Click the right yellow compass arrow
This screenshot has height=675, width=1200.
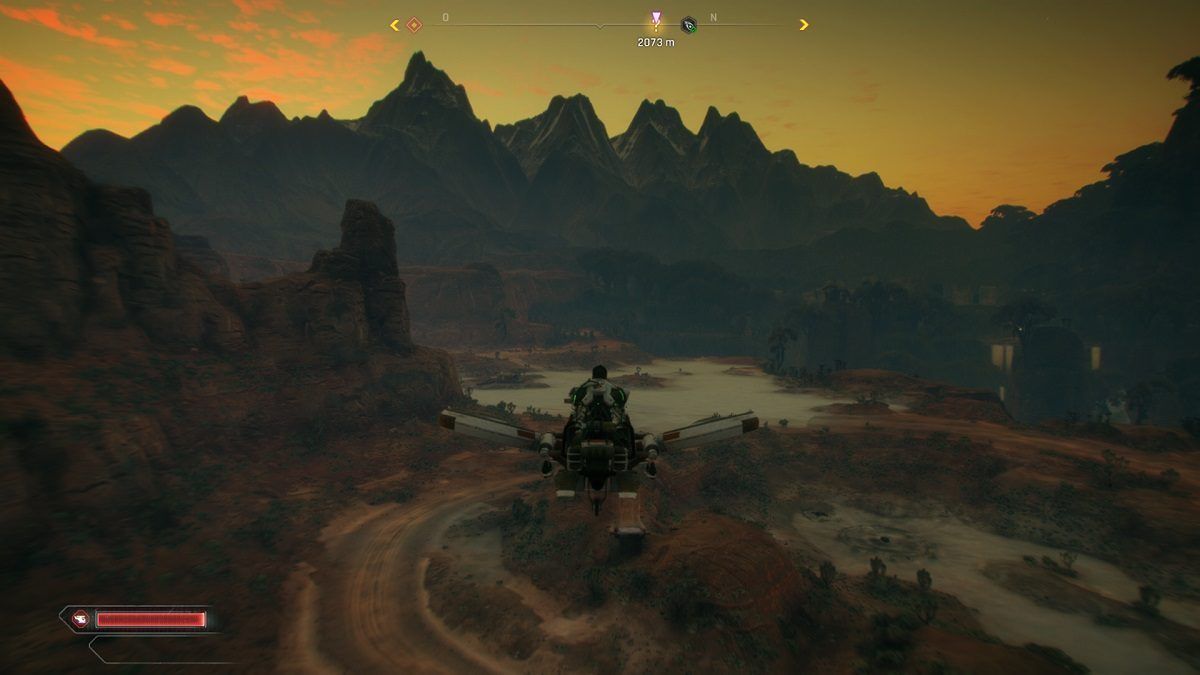coord(804,25)
